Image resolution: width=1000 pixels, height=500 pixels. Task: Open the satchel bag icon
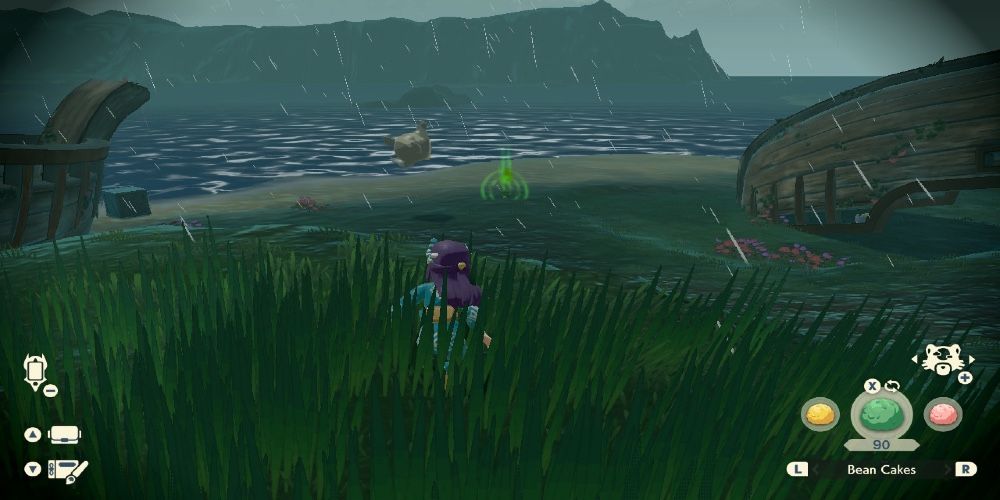tap(64, 435)
